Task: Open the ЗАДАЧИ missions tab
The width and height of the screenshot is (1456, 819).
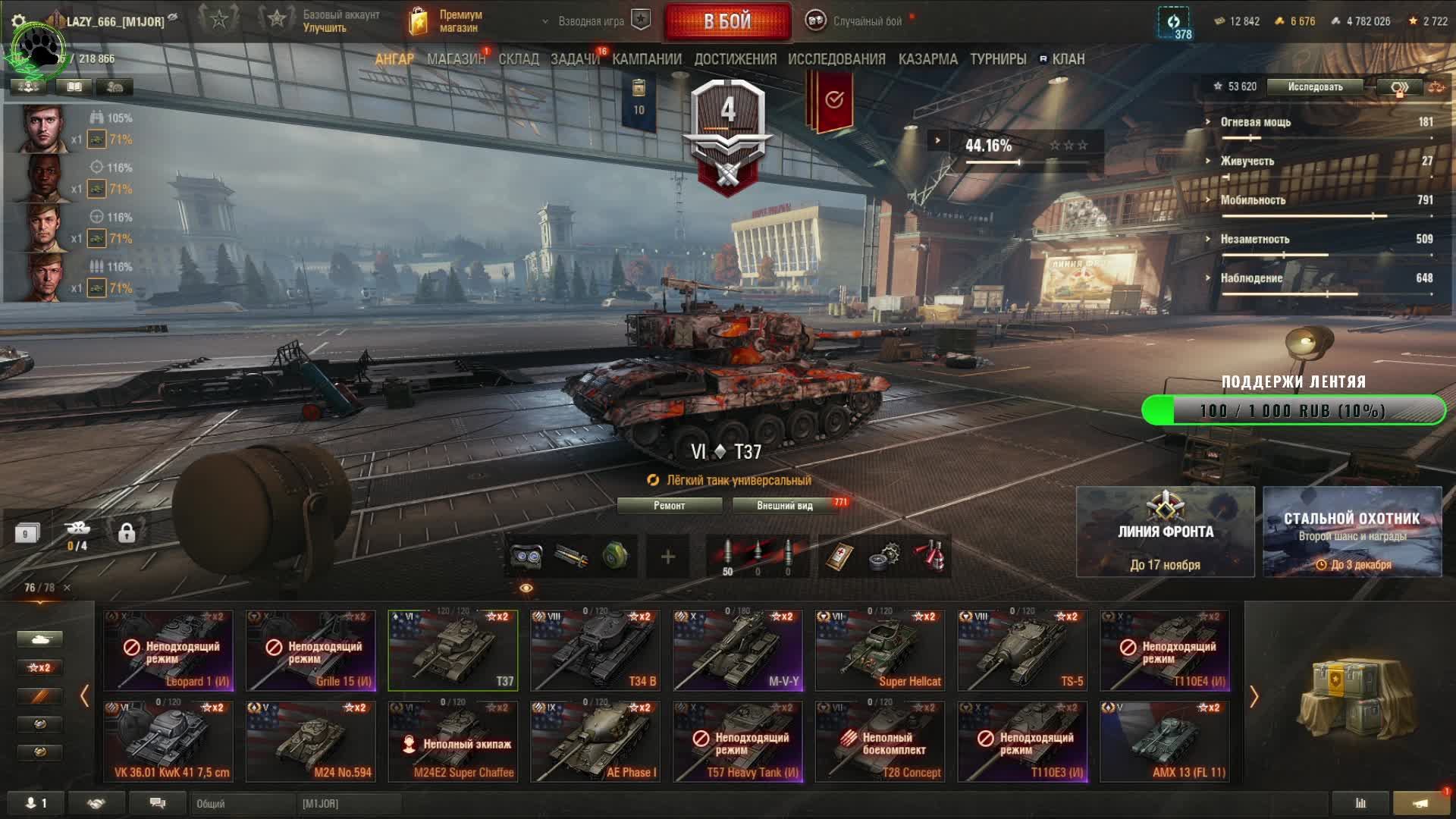Action: pos(575,59)
